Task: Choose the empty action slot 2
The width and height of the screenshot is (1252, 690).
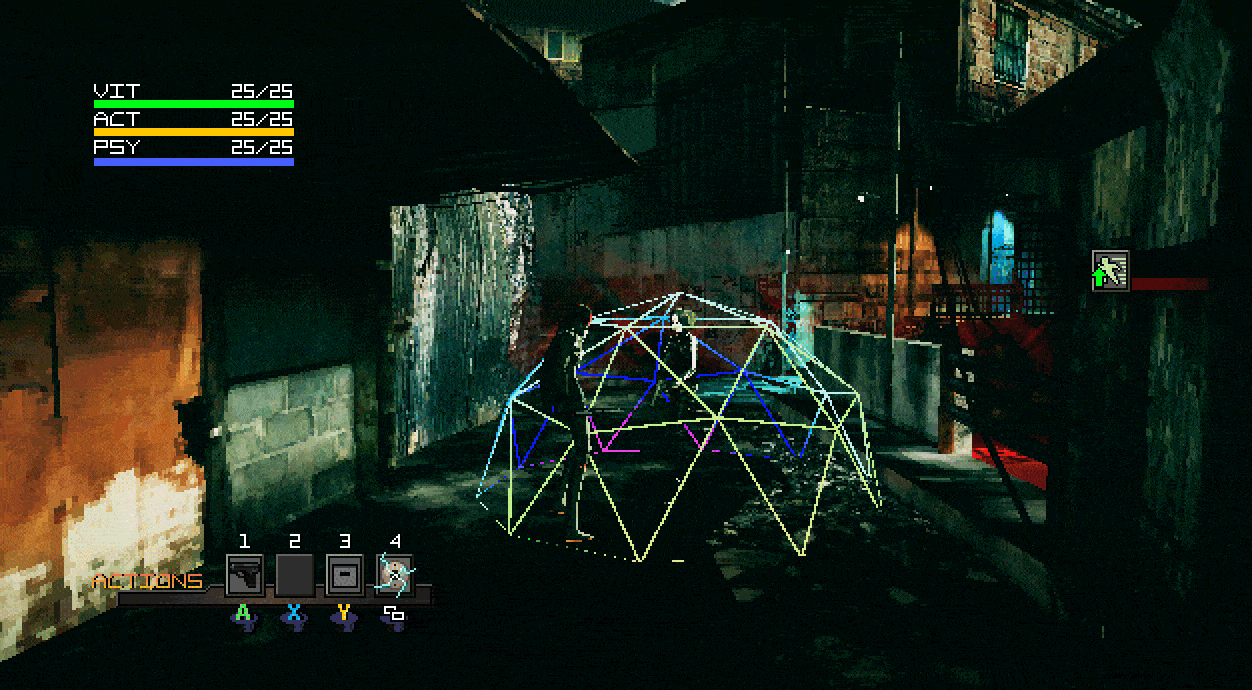Action: click(294, 575)
